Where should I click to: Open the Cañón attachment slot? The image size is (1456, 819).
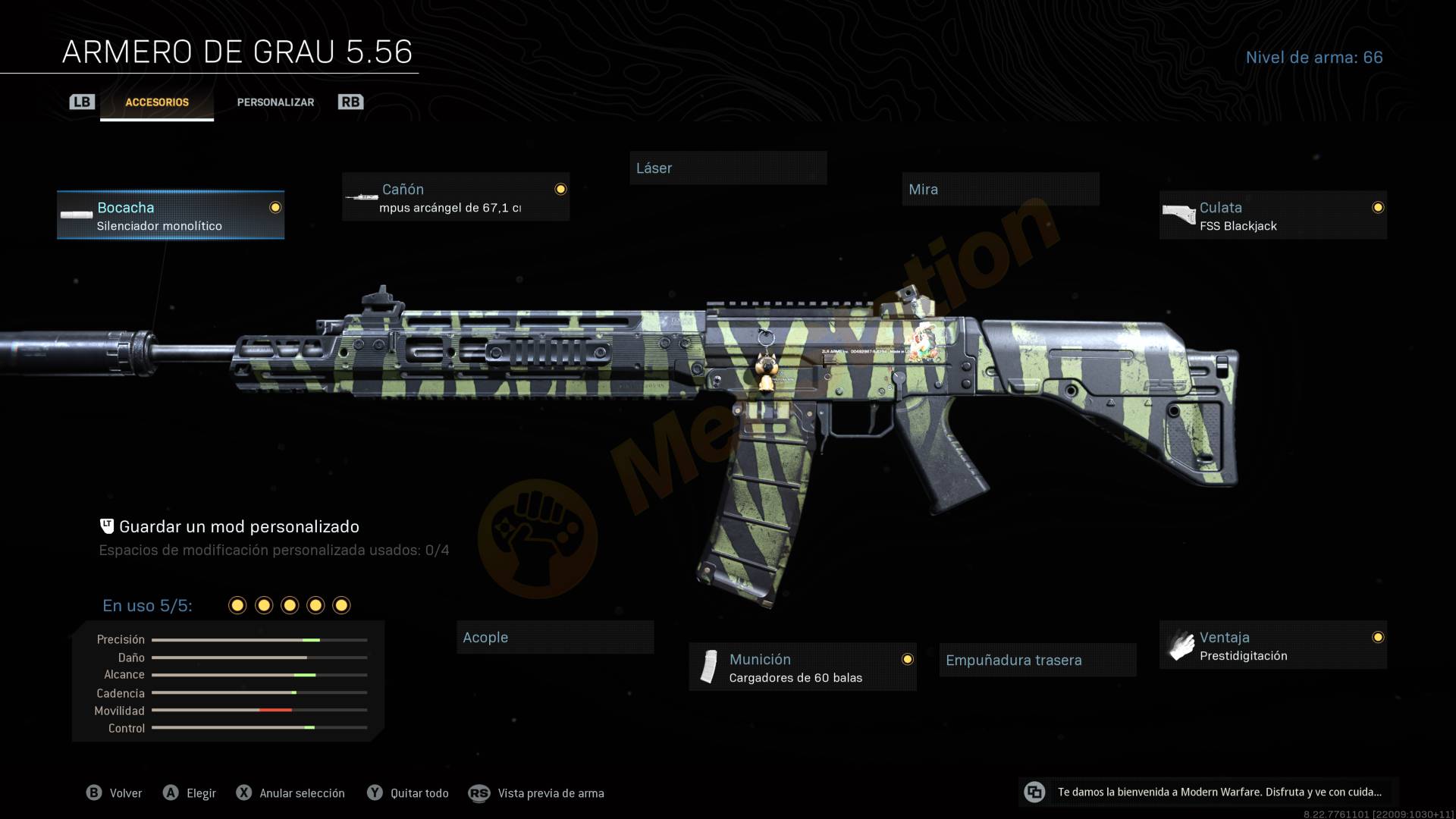(455, 197)
